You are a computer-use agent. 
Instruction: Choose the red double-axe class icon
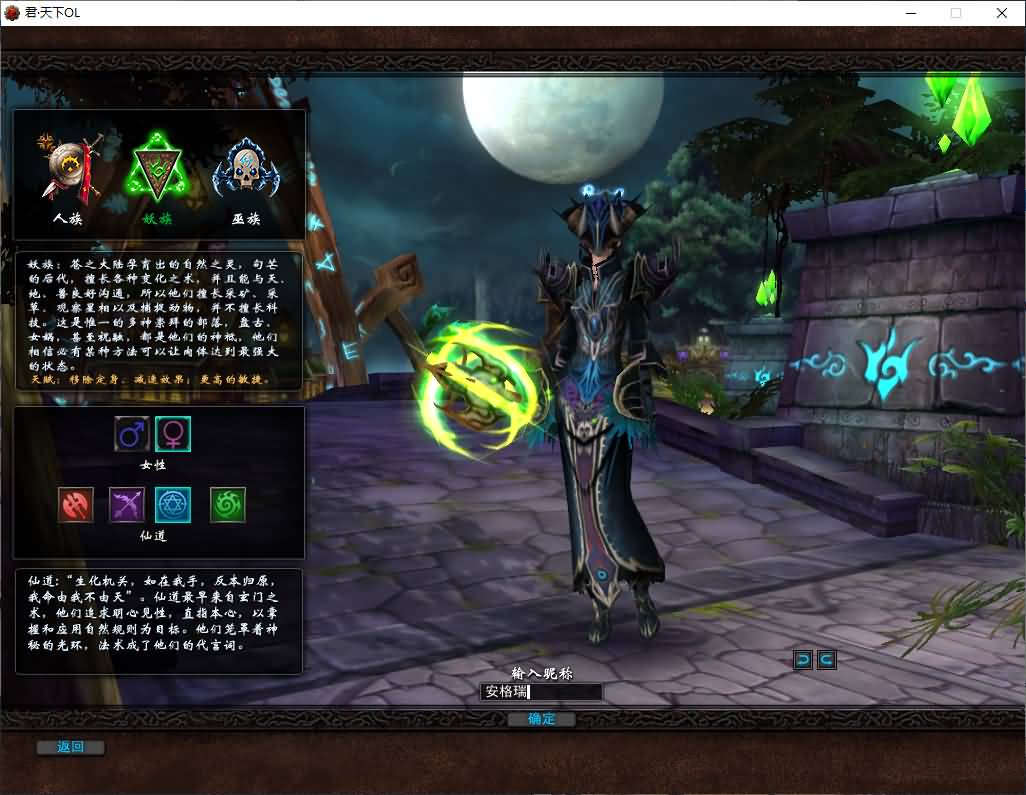coord(76,505)
